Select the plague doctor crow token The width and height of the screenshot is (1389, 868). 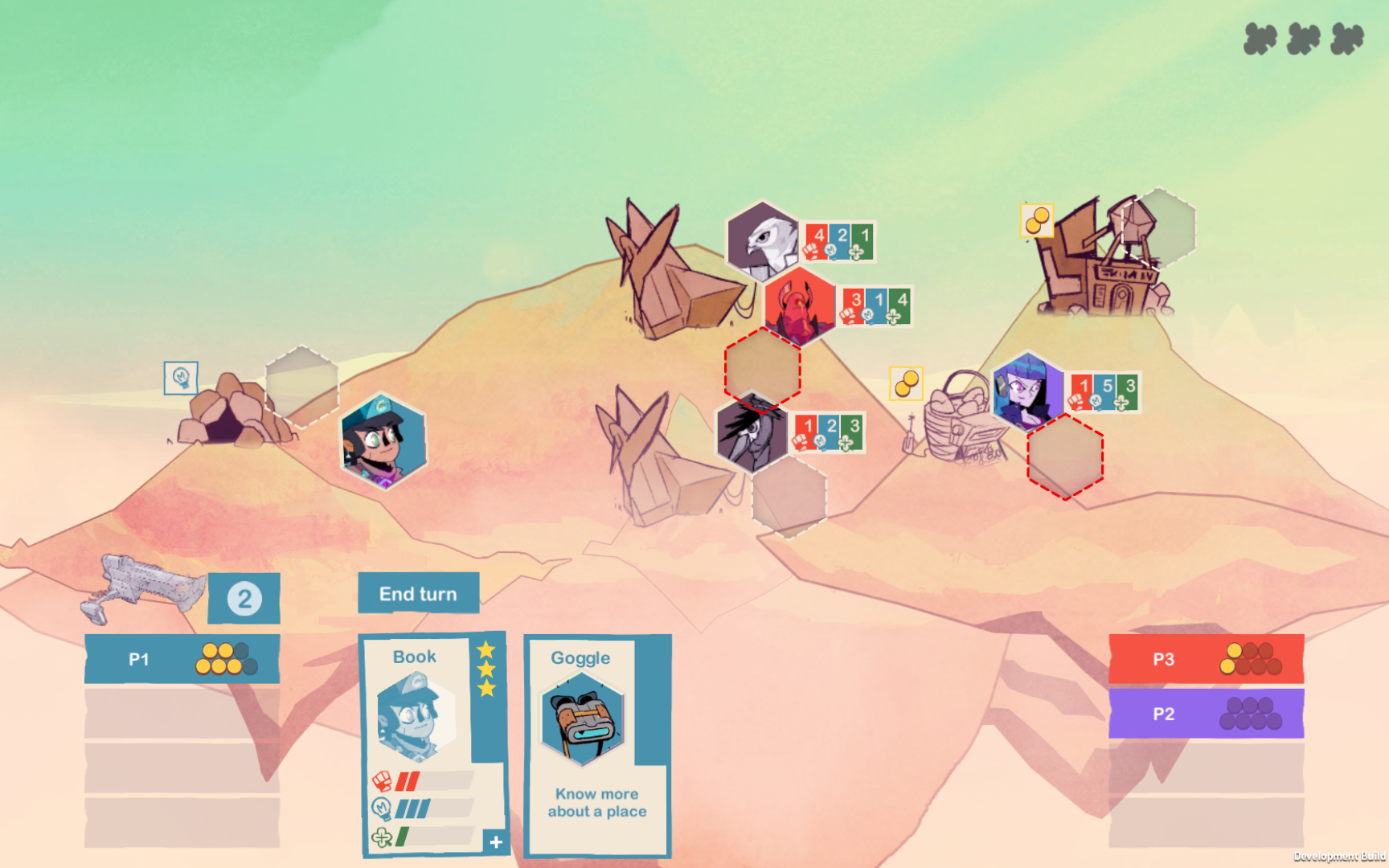[752, 433]
